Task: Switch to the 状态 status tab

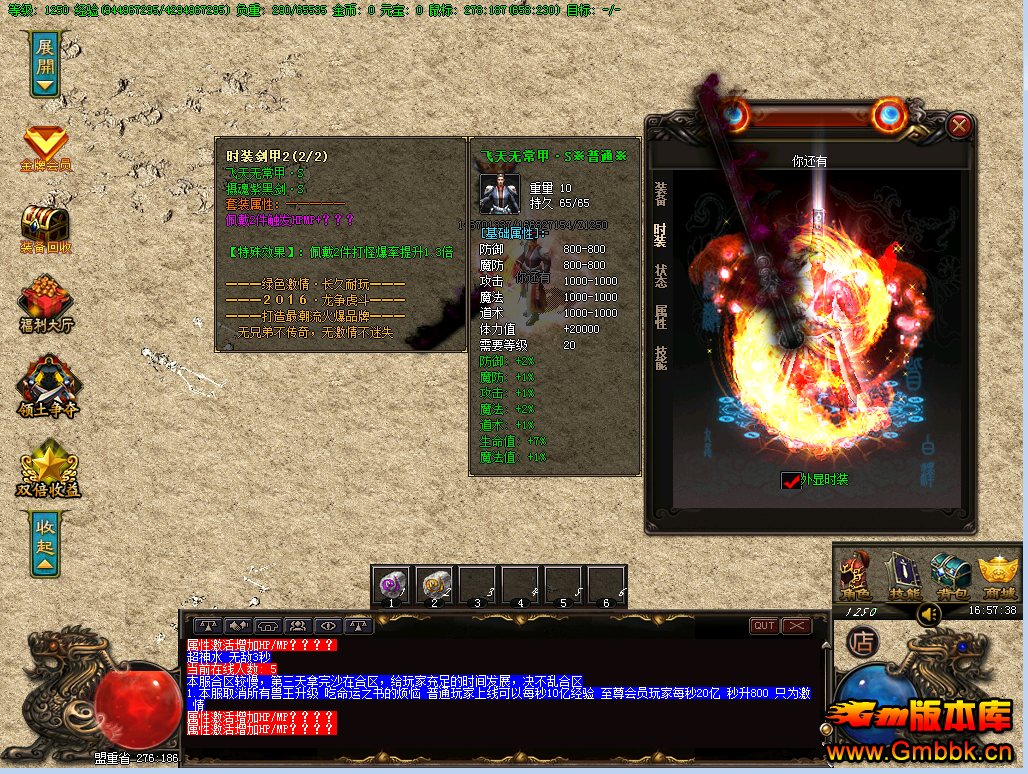Action: coord(661,276)
